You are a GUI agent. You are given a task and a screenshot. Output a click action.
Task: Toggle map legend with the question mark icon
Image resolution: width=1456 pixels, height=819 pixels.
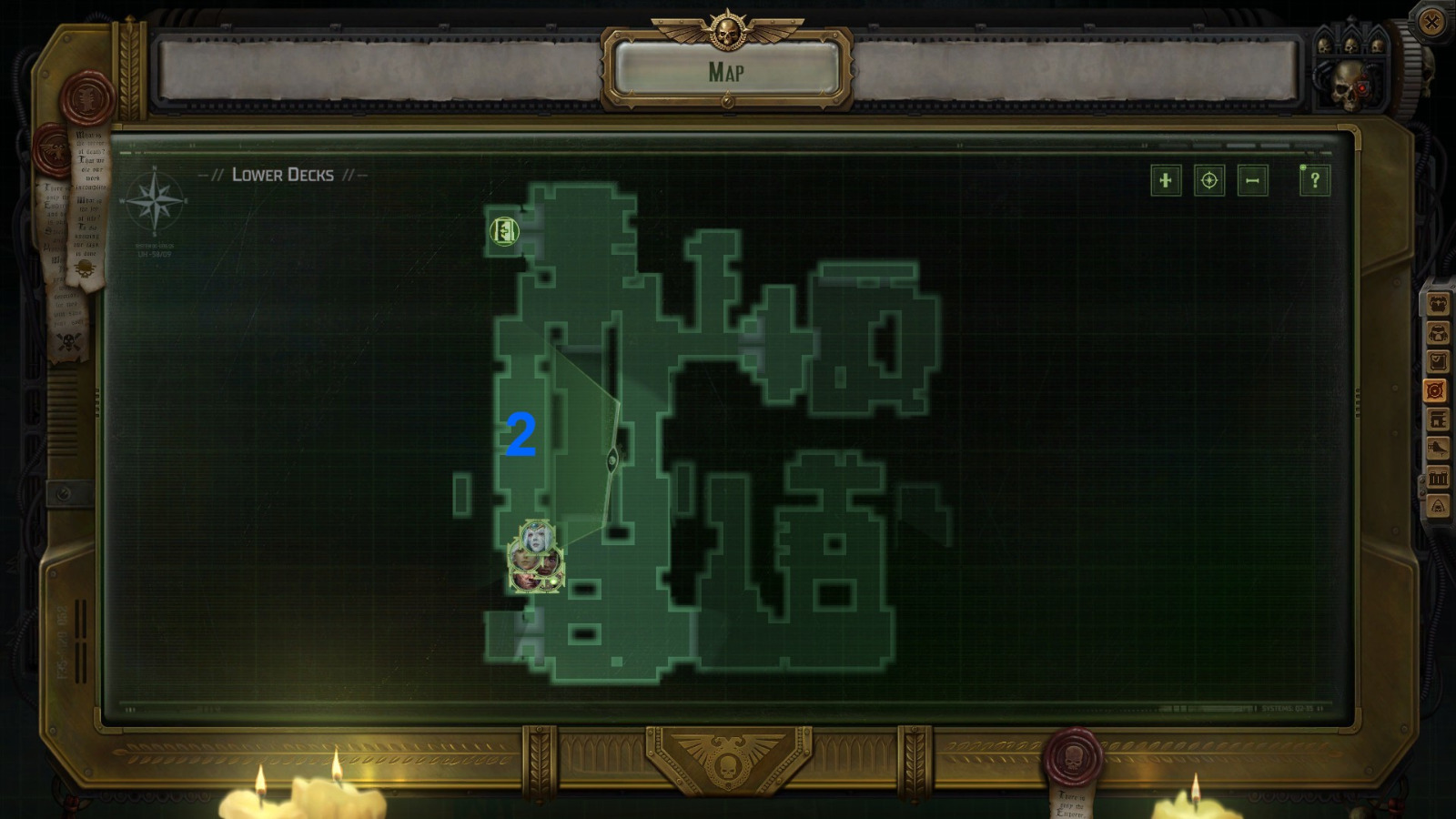pos(1313,181)
